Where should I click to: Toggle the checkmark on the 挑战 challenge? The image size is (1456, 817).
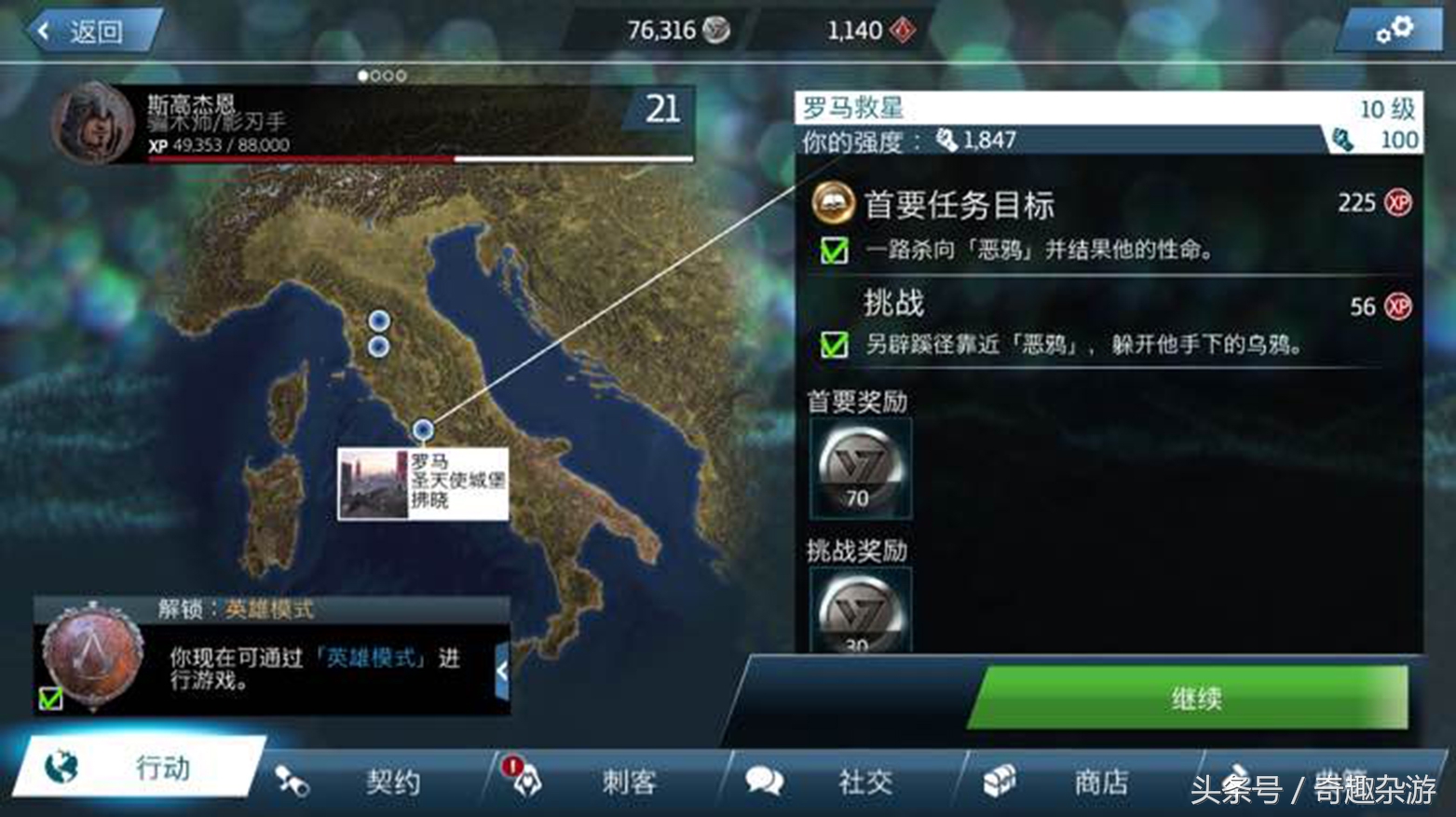tap(834, 345)
